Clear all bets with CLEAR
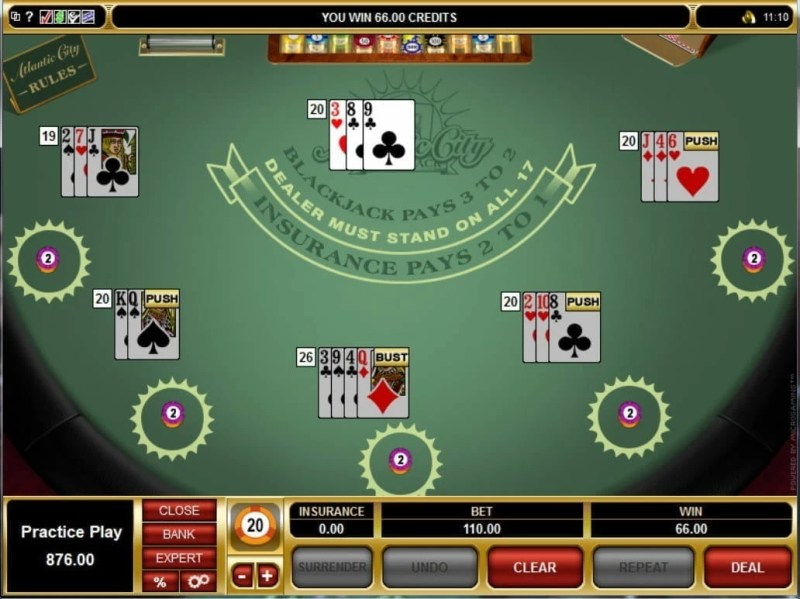The image size is (800, 599). (x=534, y=567)
